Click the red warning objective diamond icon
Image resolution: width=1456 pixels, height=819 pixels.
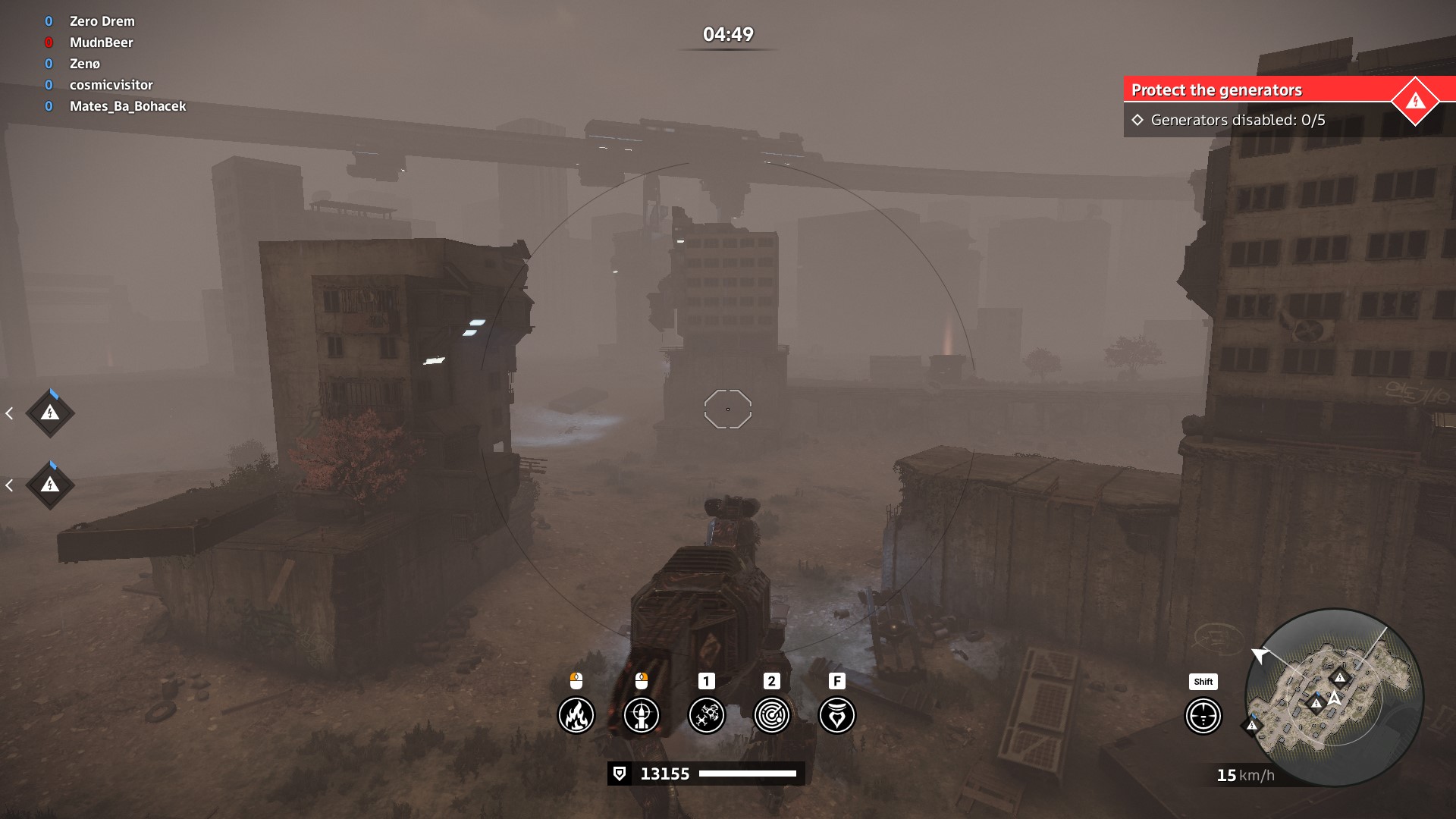click(x=1415, y=101)
